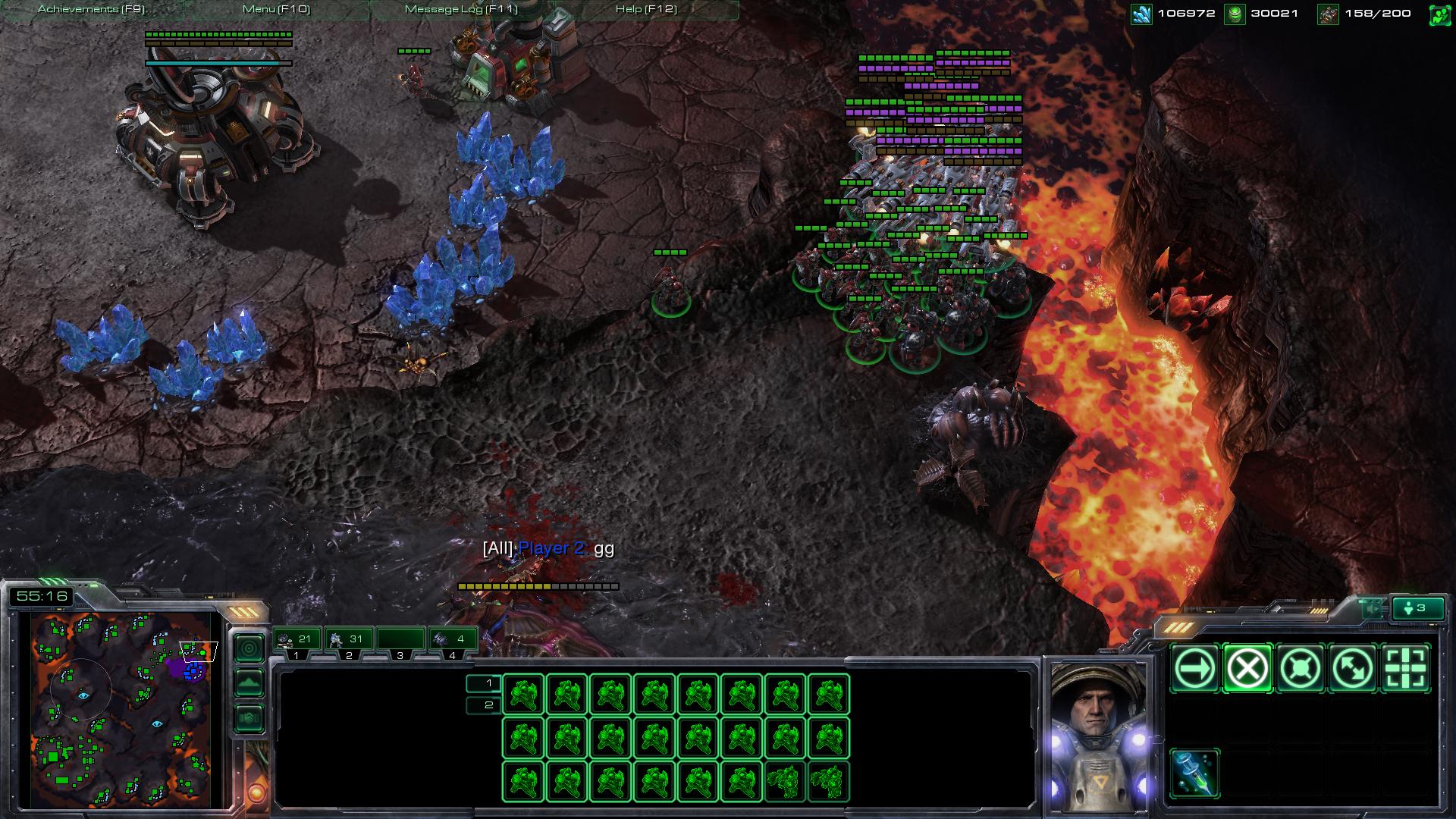Show the Message Log (F11)
Image resolution: width=1456 pixels, height=819 pixels.
tap(461, 10)
